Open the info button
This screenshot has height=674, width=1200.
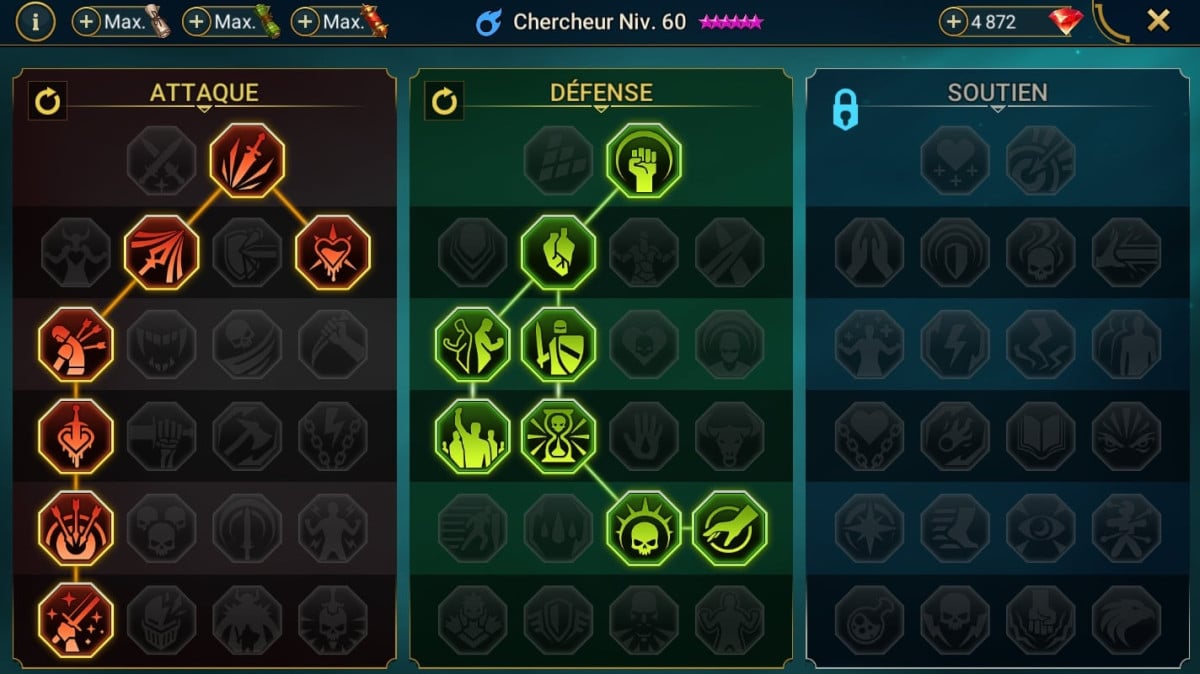[35, 21]
